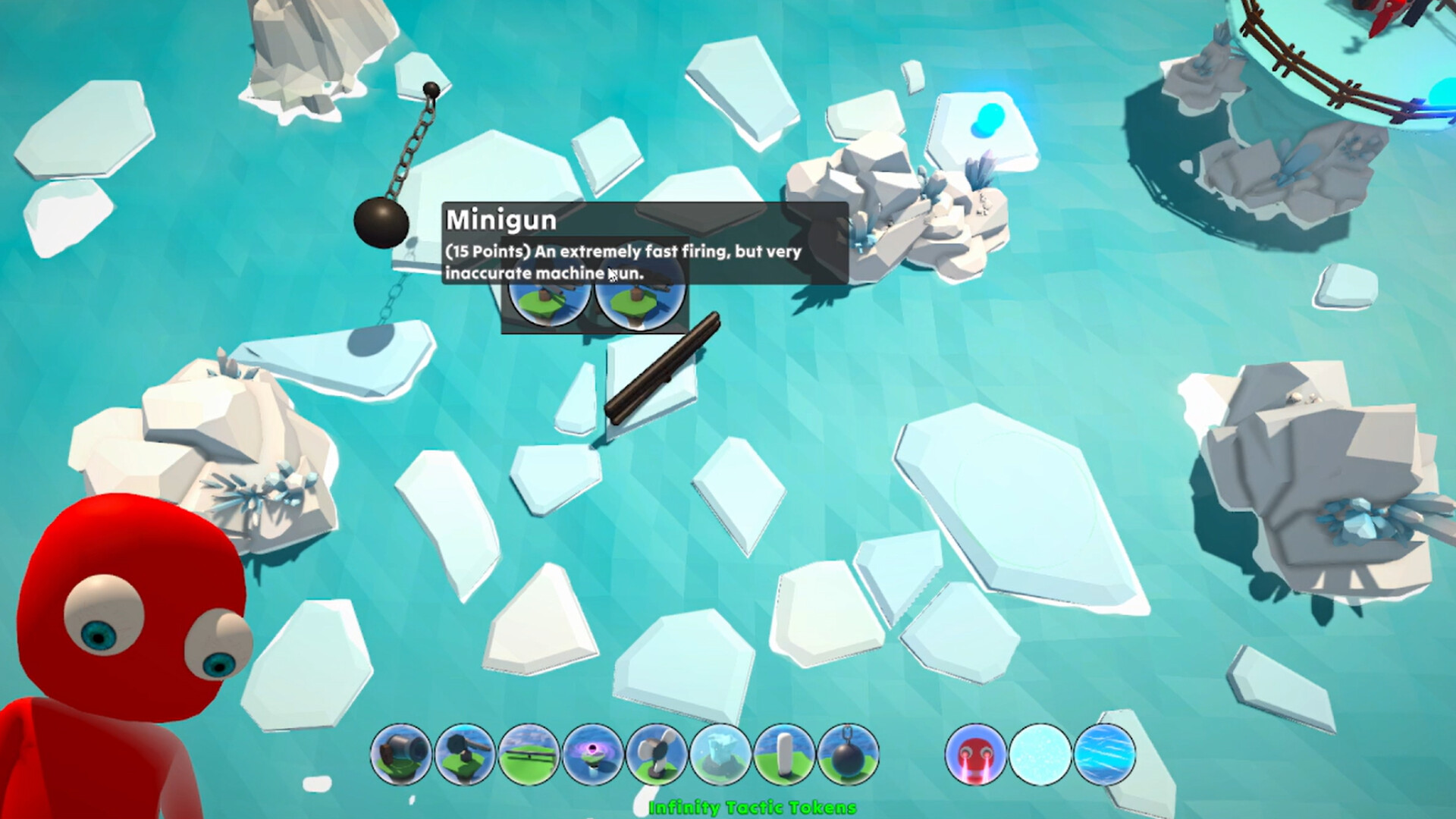Select the snowball token
This screenshot has height=819, width=1456.
1038,755
